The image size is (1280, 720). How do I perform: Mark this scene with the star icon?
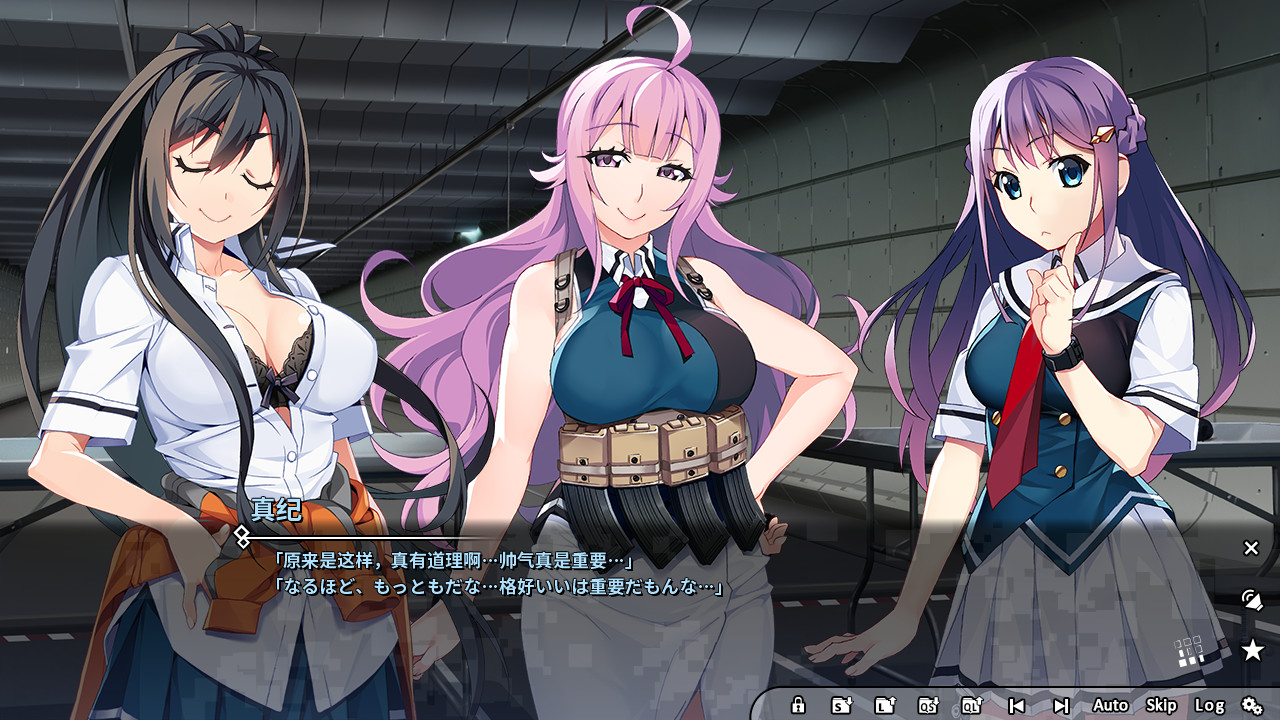click(1253, 650)
